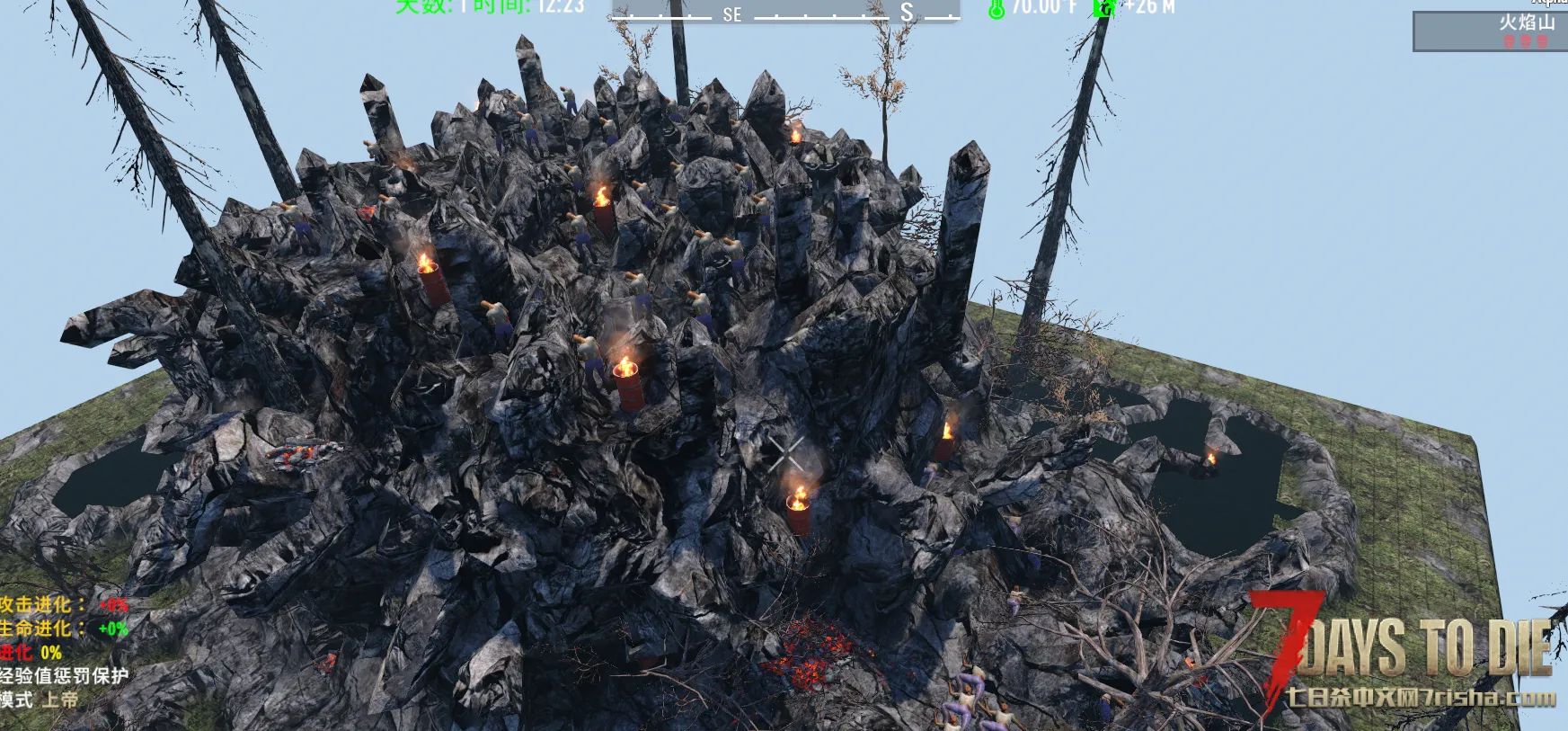Select the green thermometer temperature icon
The height and width of the screenshot is (731, 1568).
[996, 9]
